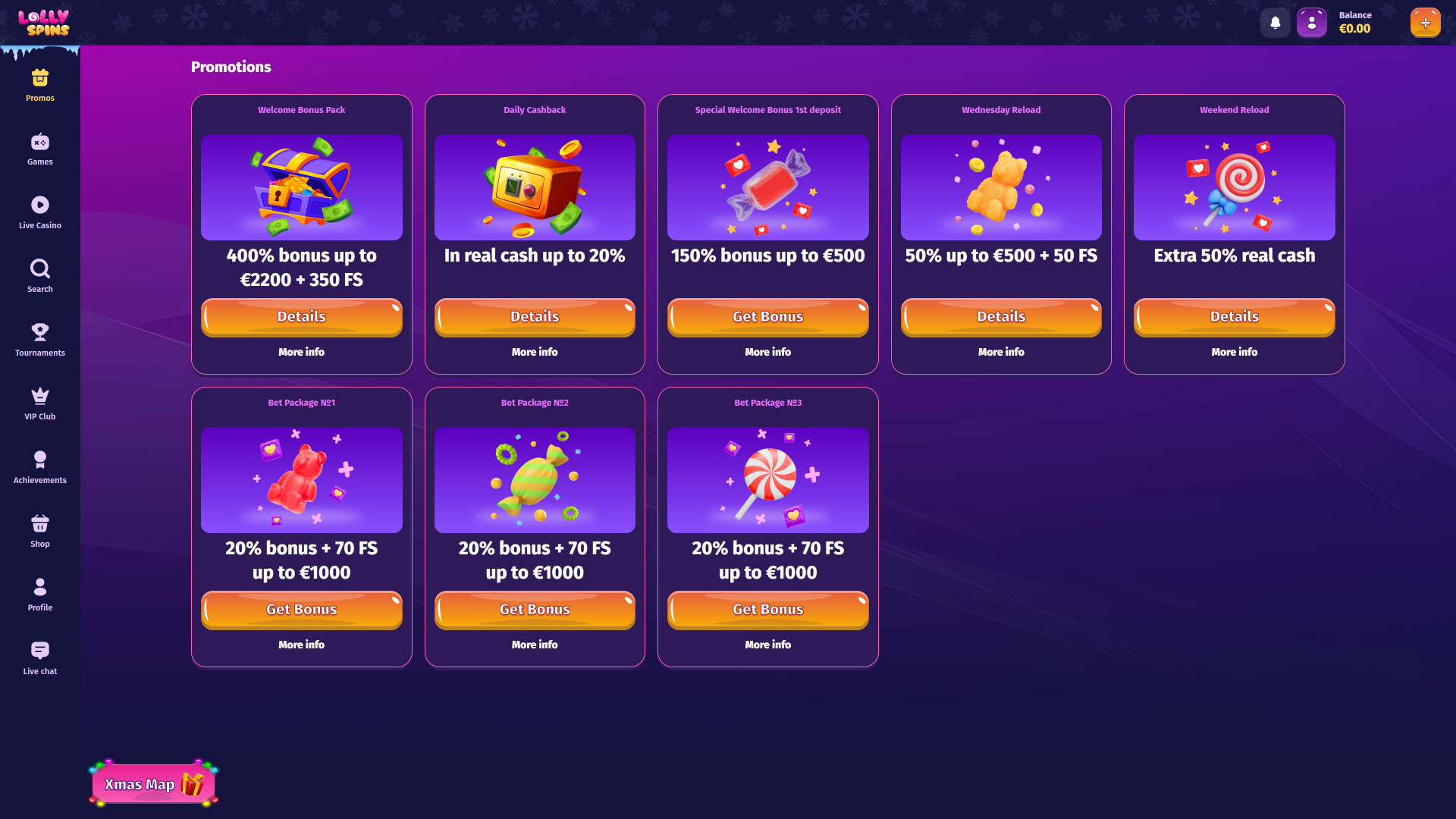Open the Achievements panel
The height and width of the screenshot is (819, 1456).
[x=39, y=466]
